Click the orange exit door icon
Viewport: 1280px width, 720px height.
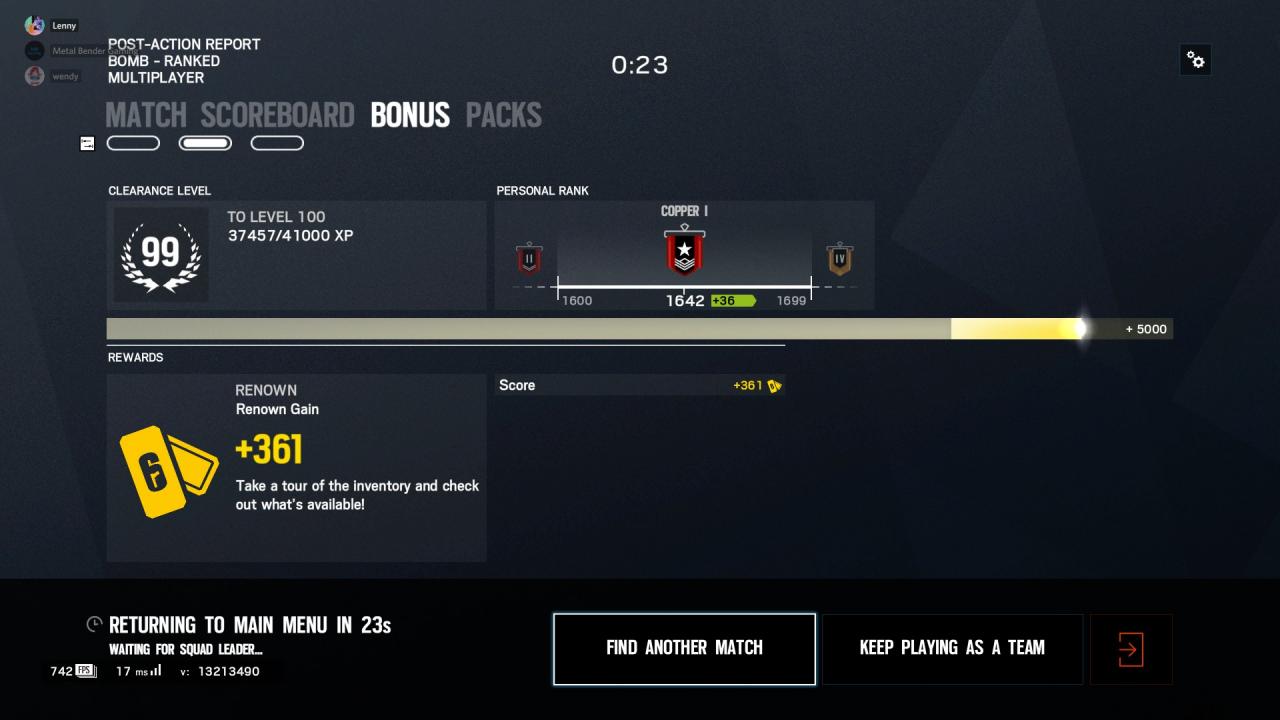1130,650
